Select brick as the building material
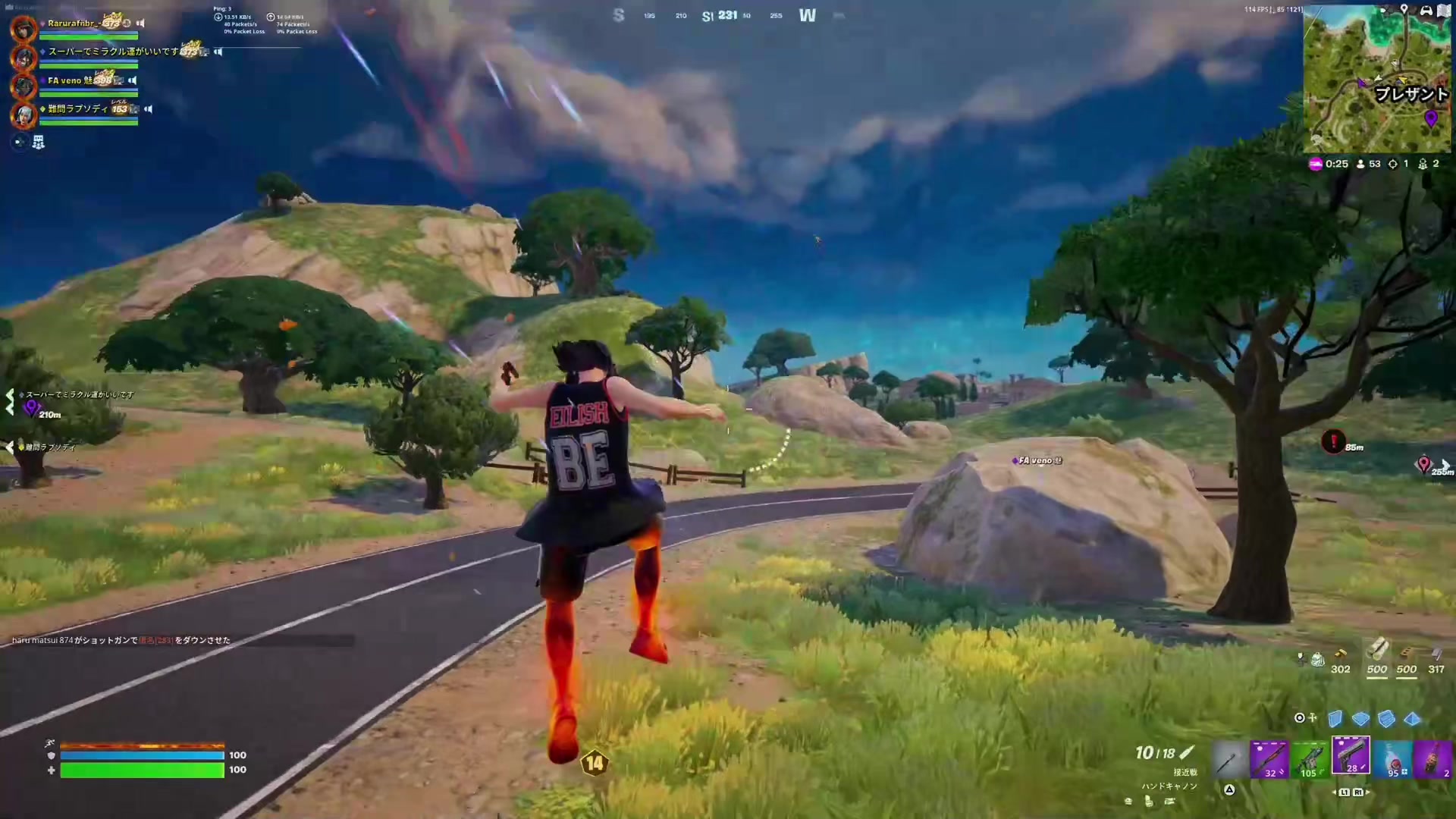 [x=1407, y=652]
